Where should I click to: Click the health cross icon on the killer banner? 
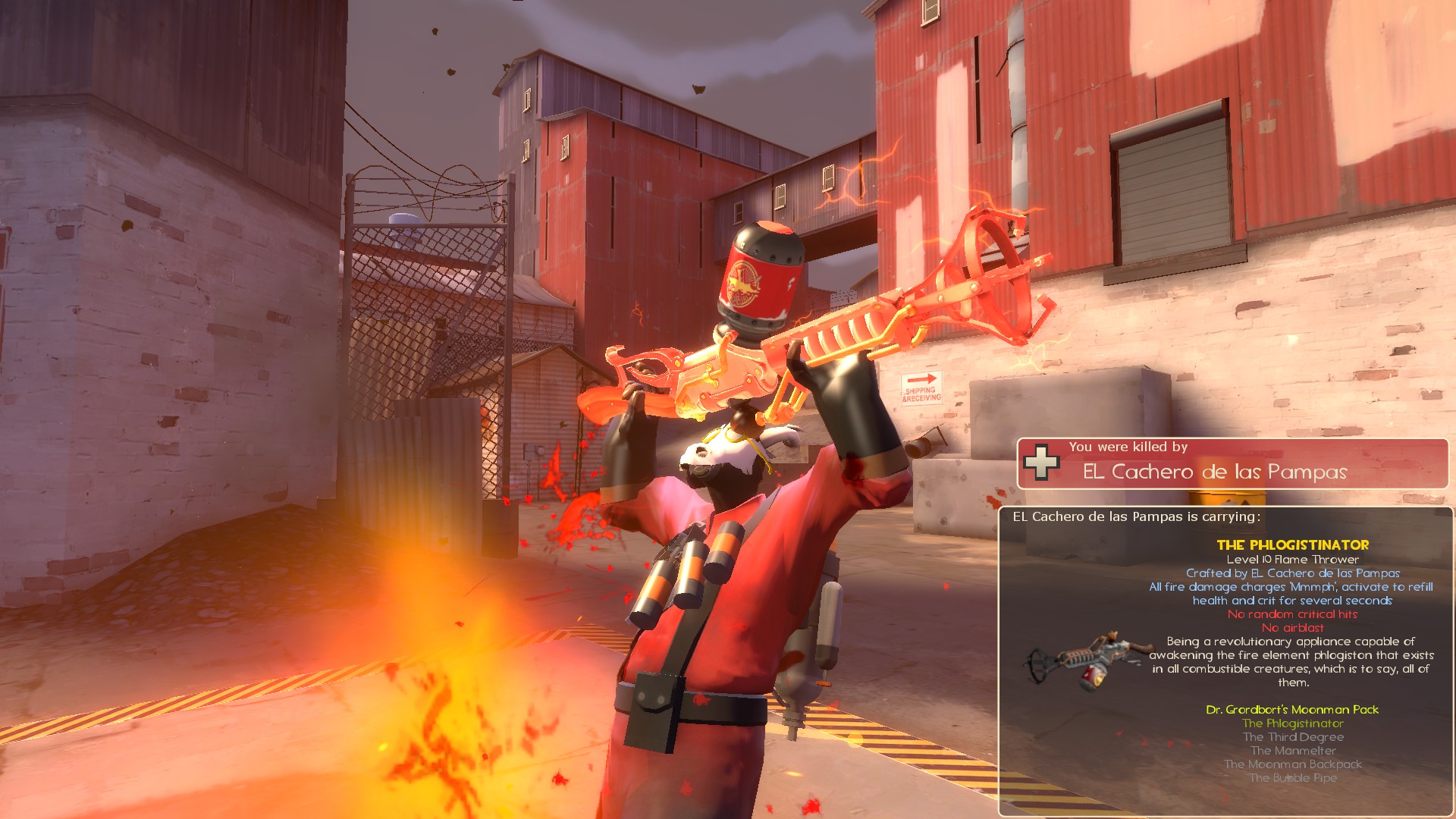pos(1041,463)
